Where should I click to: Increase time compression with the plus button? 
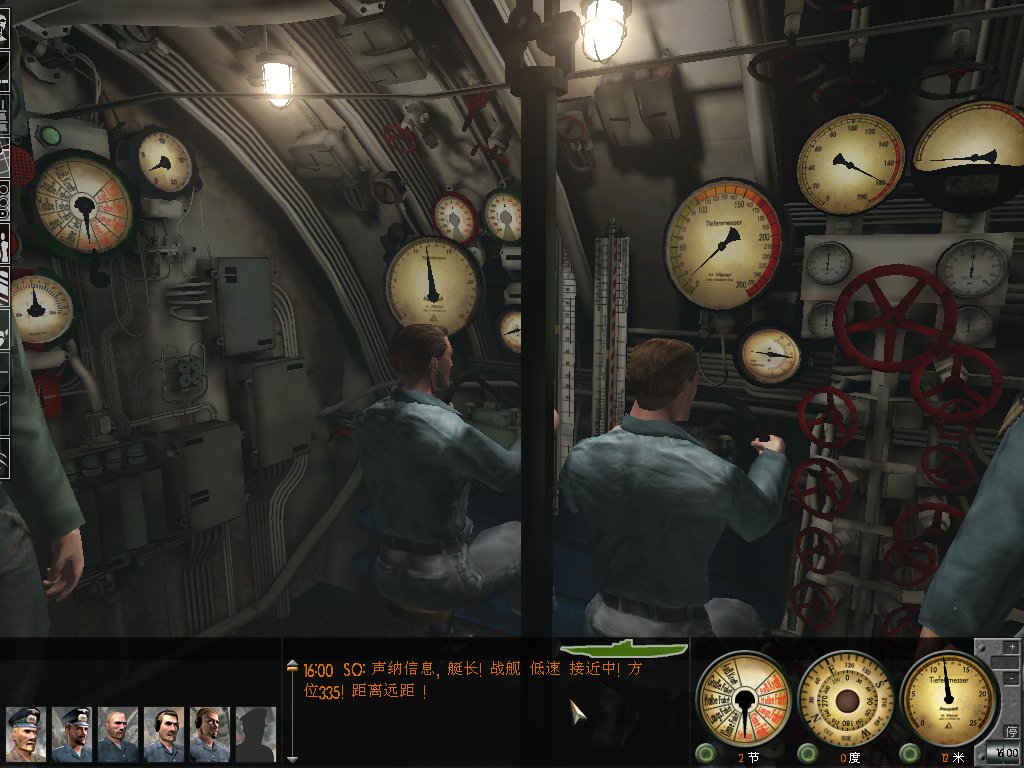[x=1012, y=647]
